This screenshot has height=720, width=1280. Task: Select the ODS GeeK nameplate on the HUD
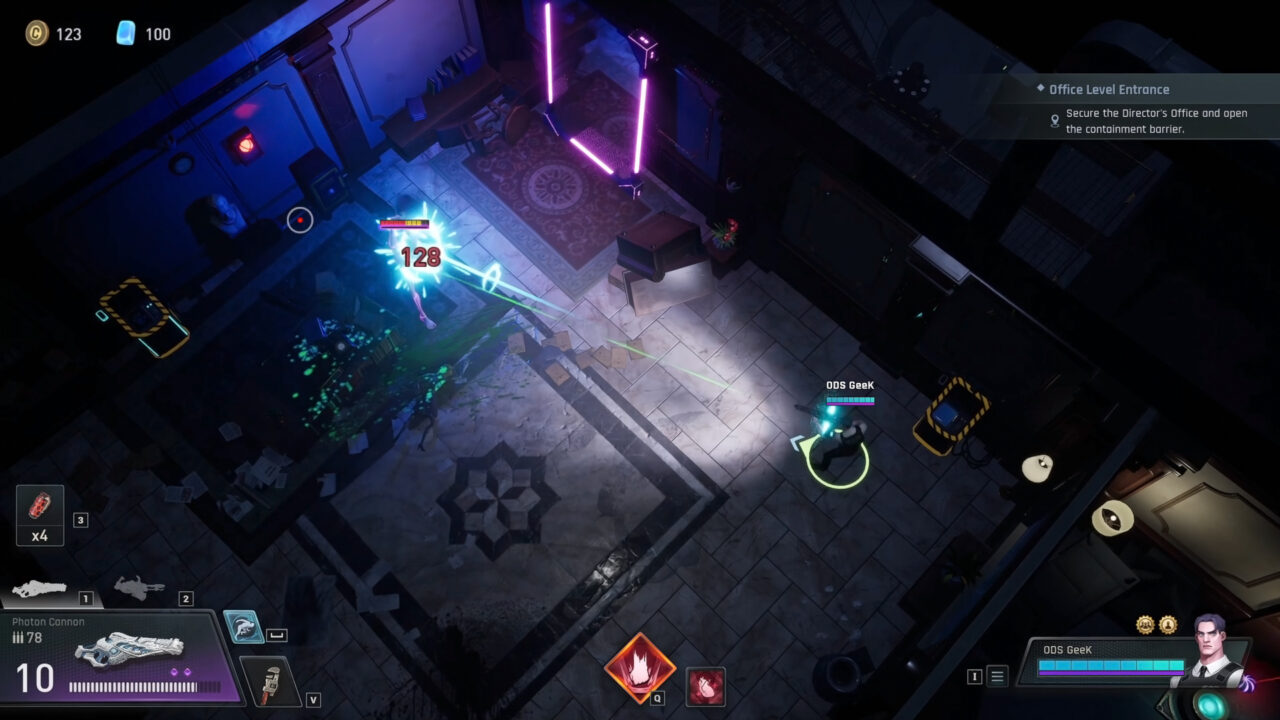[x=1068, y=650]
